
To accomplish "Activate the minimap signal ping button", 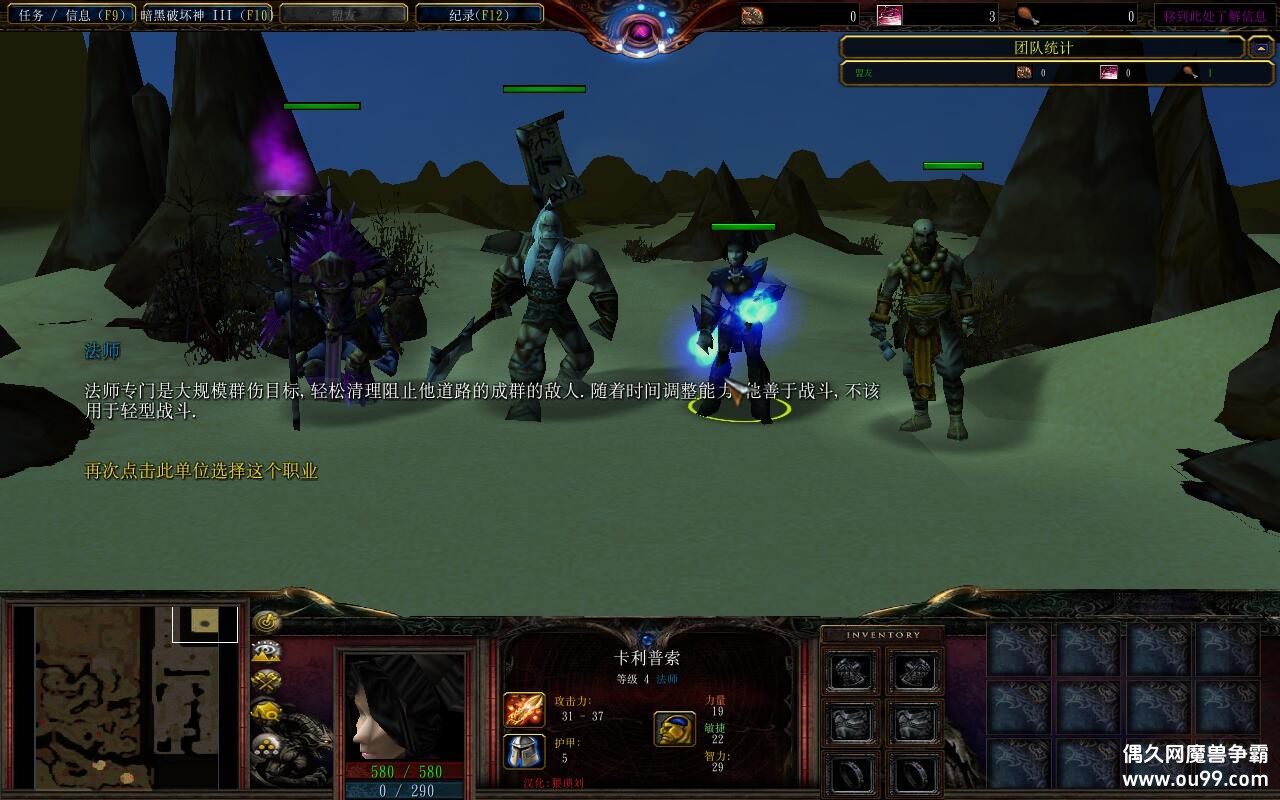I will click(266, 622).
